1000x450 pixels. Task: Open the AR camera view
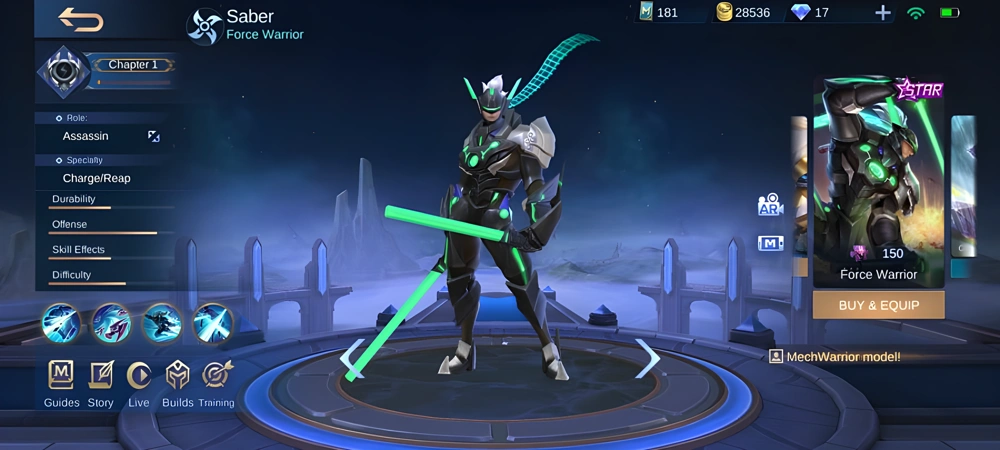point(770,205)
